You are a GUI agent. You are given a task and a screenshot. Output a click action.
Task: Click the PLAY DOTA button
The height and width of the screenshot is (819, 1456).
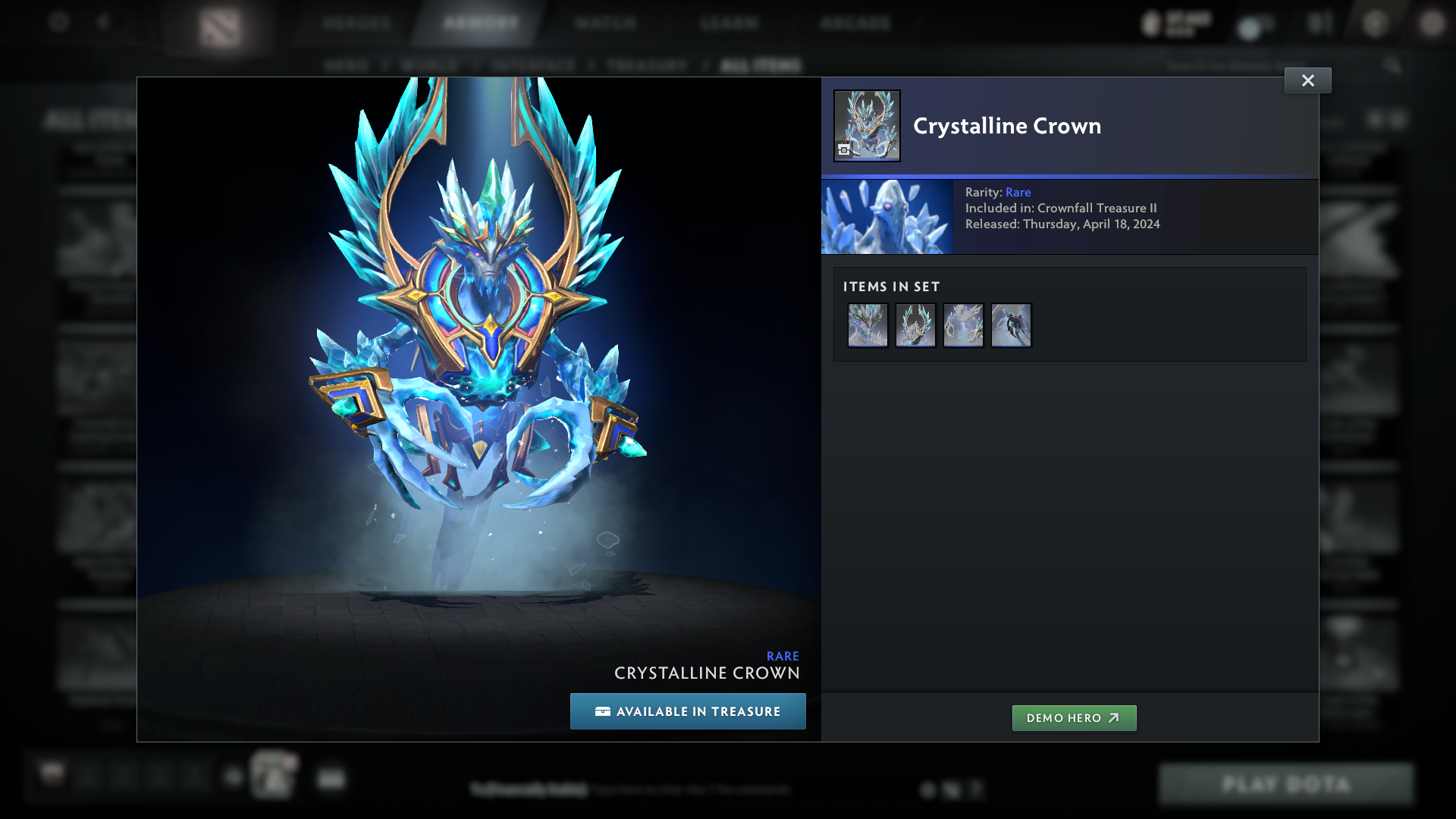[1285, 784]
